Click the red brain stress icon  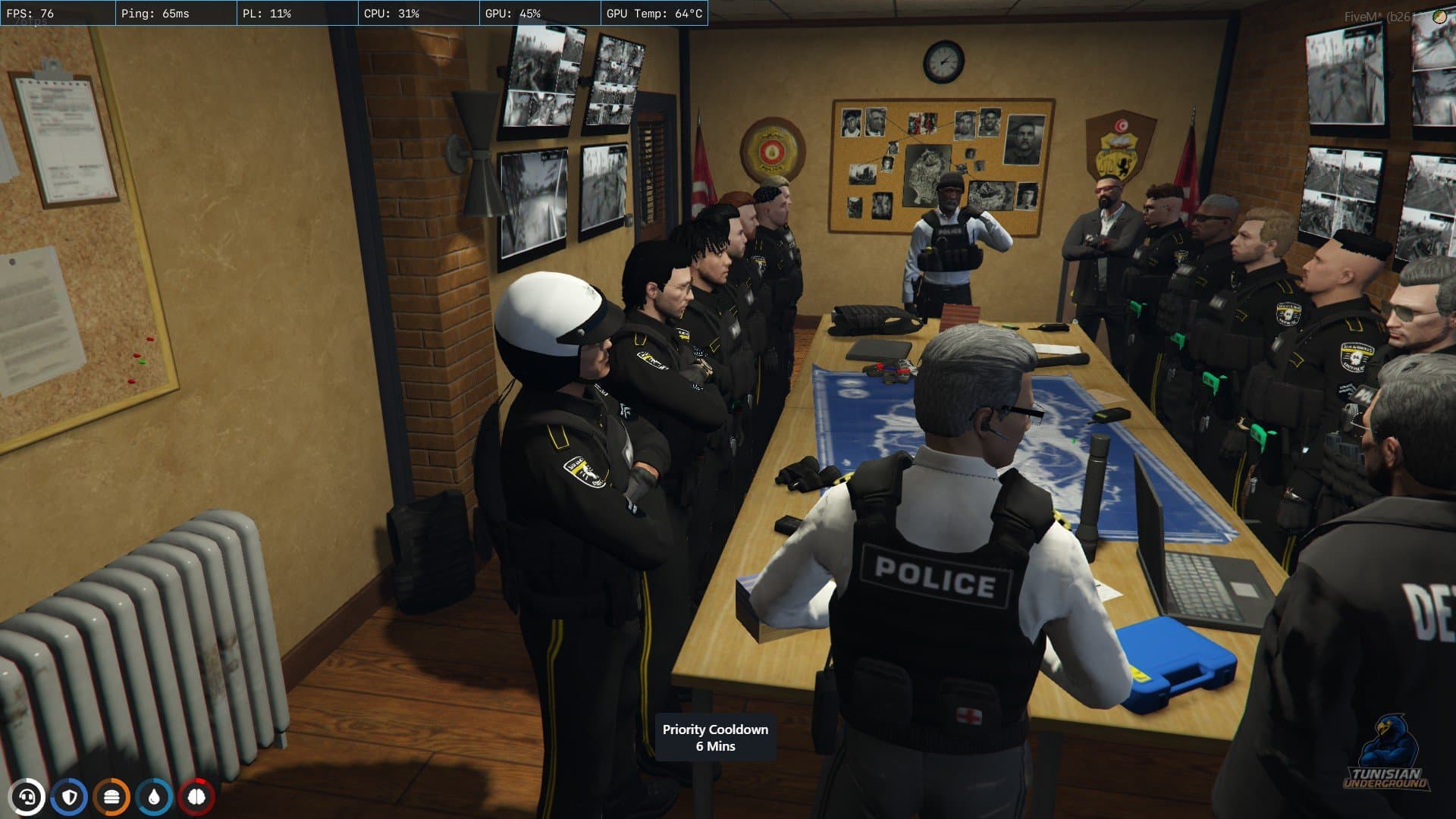click(x=196, y=797)
